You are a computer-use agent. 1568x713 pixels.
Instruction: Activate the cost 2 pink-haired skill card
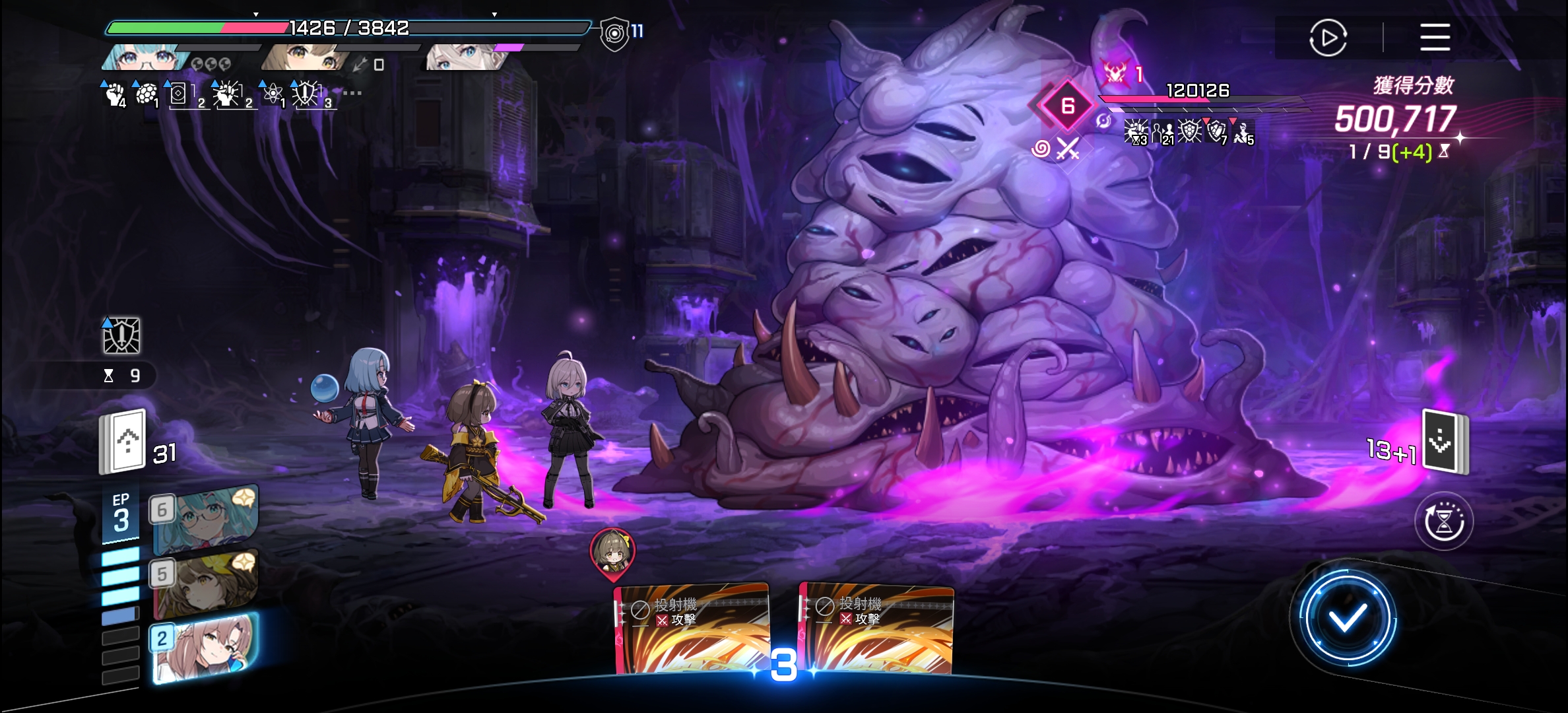click(205, 647)
